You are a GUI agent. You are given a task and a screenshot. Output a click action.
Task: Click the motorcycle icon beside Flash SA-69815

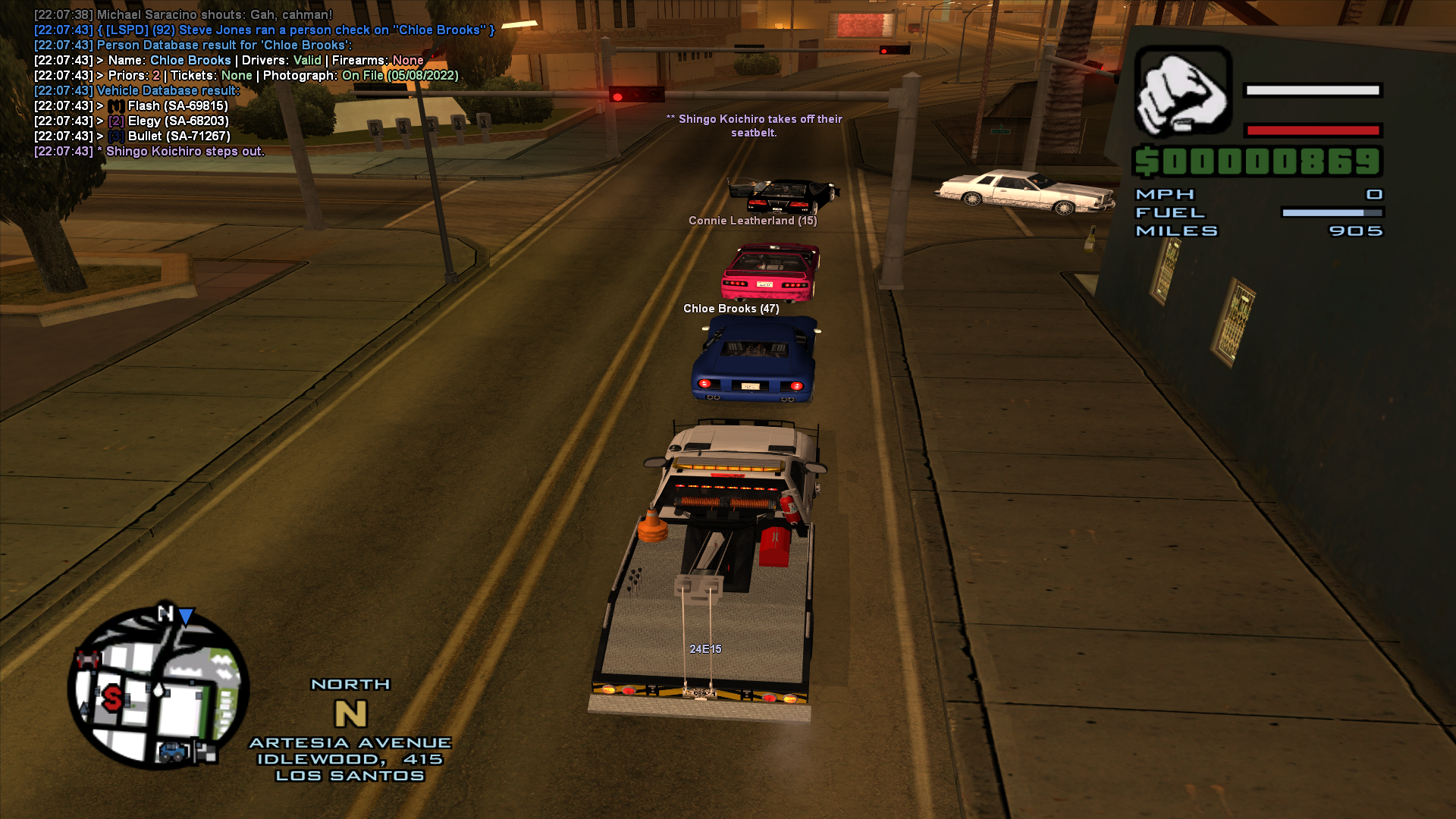pyautogui.click(x=115, y=106)
